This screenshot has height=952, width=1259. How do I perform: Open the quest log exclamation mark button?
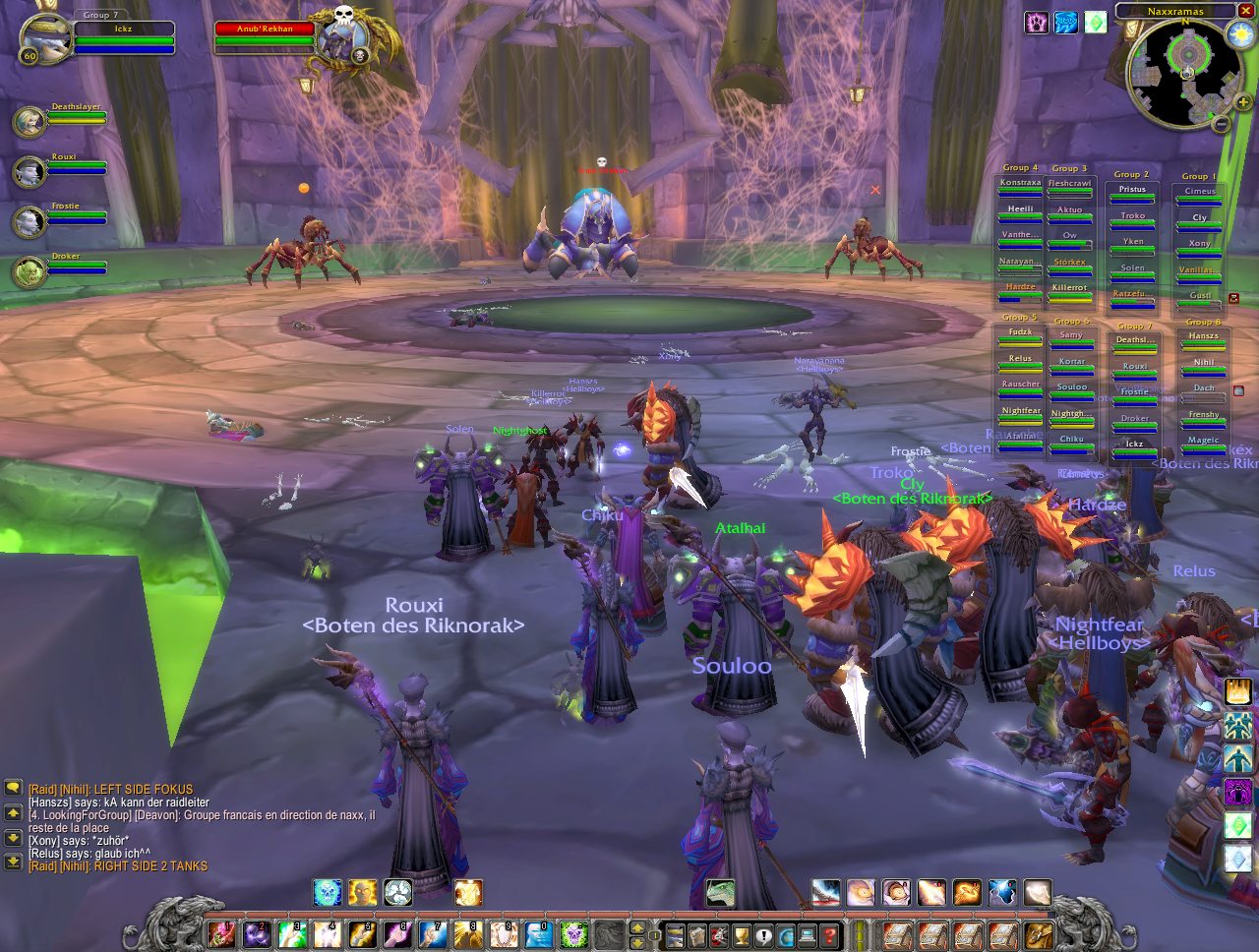coord(764,934)
